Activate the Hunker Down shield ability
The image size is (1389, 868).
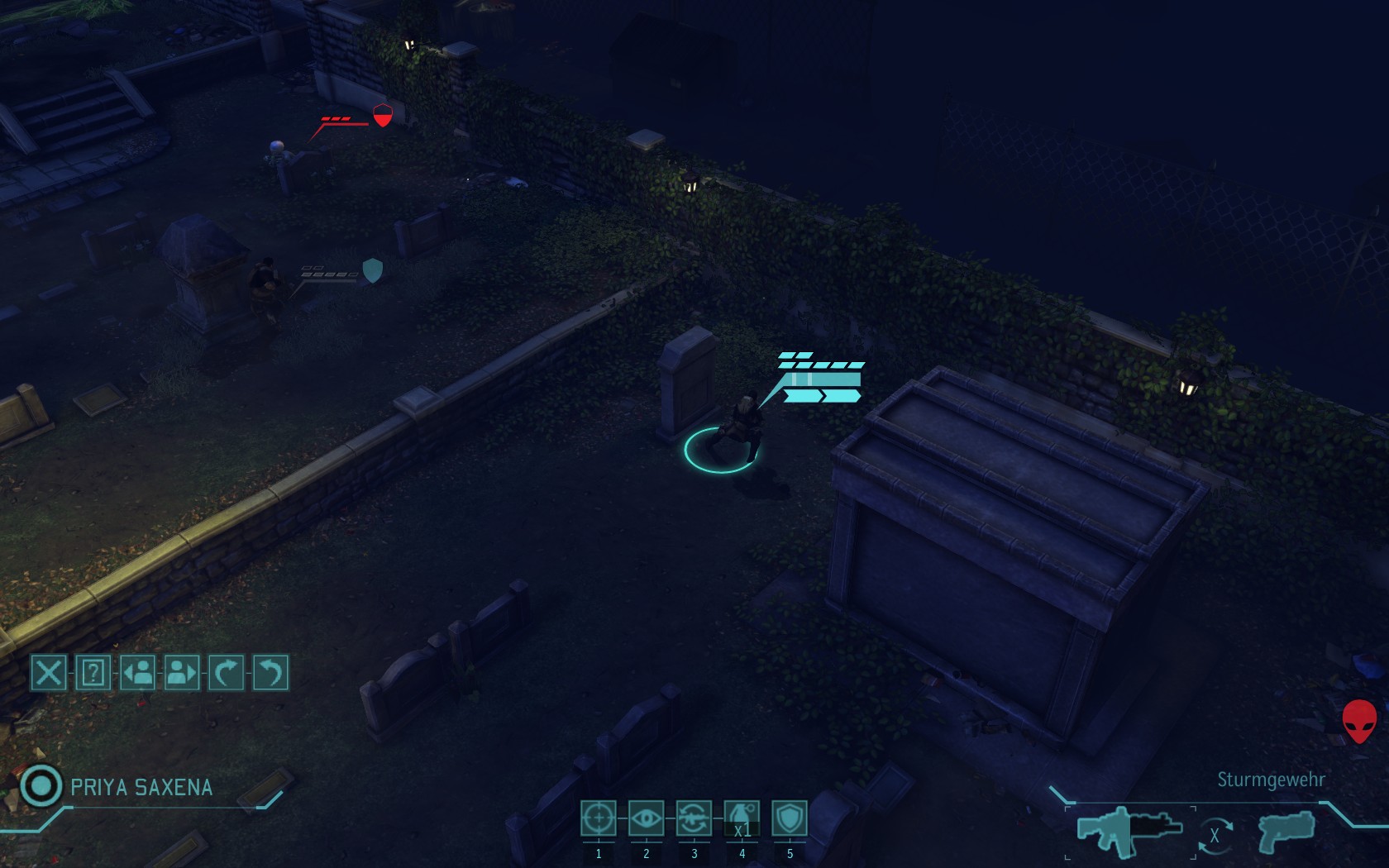point(790,818)
